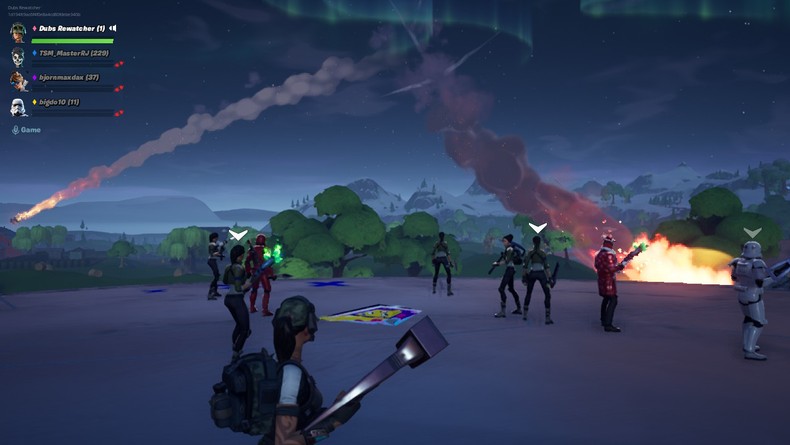Click the speaker icon beside Dubs Rewatcher

(x=113, y=28)
